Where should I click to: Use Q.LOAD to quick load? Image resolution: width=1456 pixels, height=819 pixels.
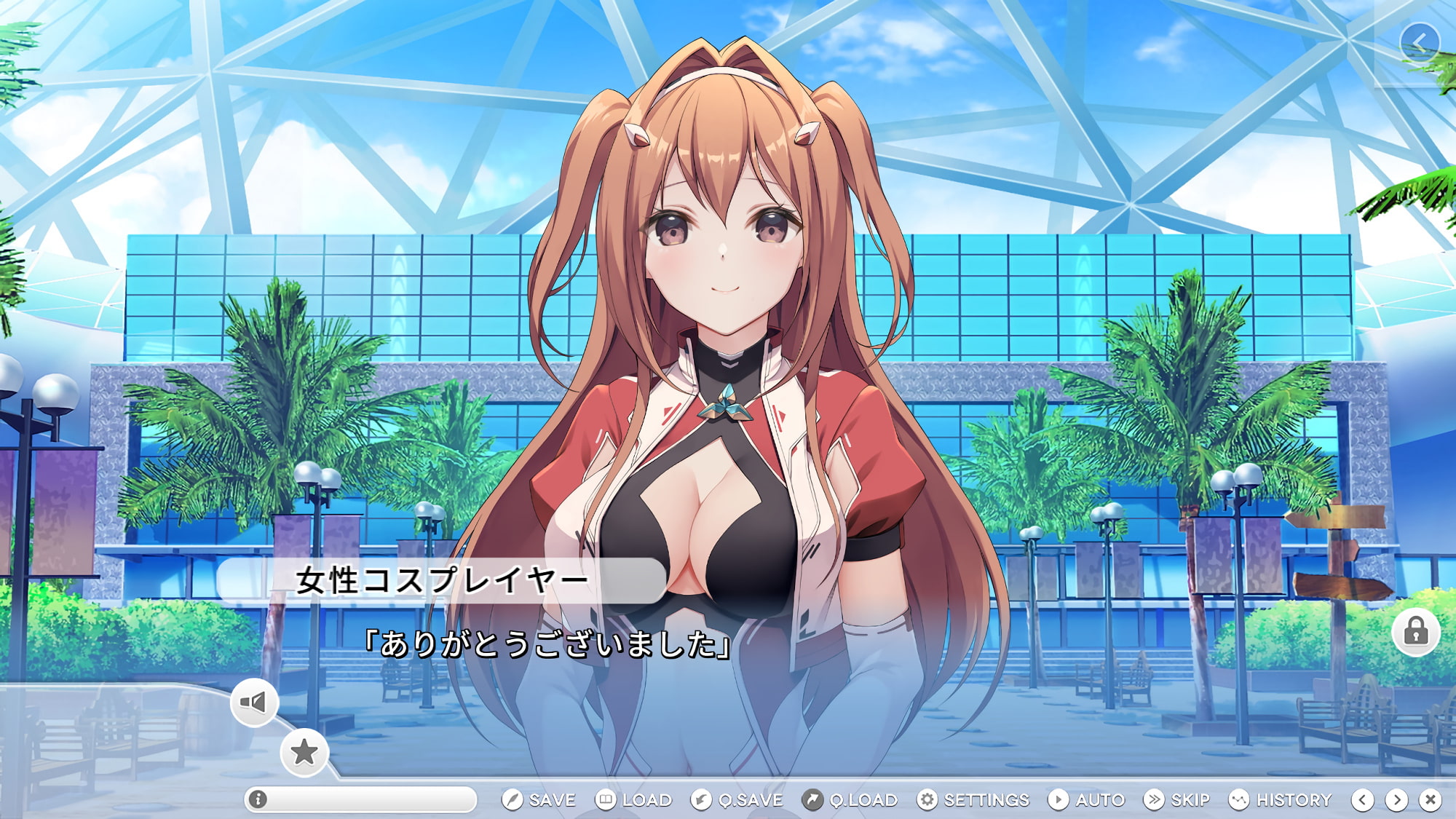pos(850,799)
